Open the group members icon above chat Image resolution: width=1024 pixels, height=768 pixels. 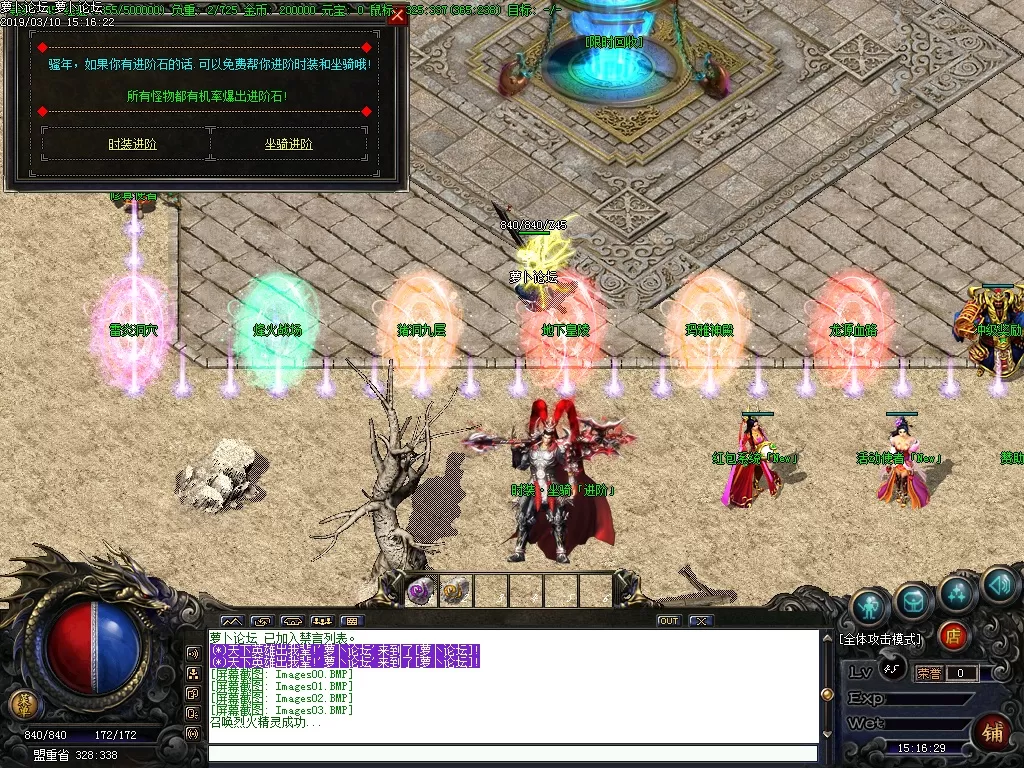coord(322,621)
